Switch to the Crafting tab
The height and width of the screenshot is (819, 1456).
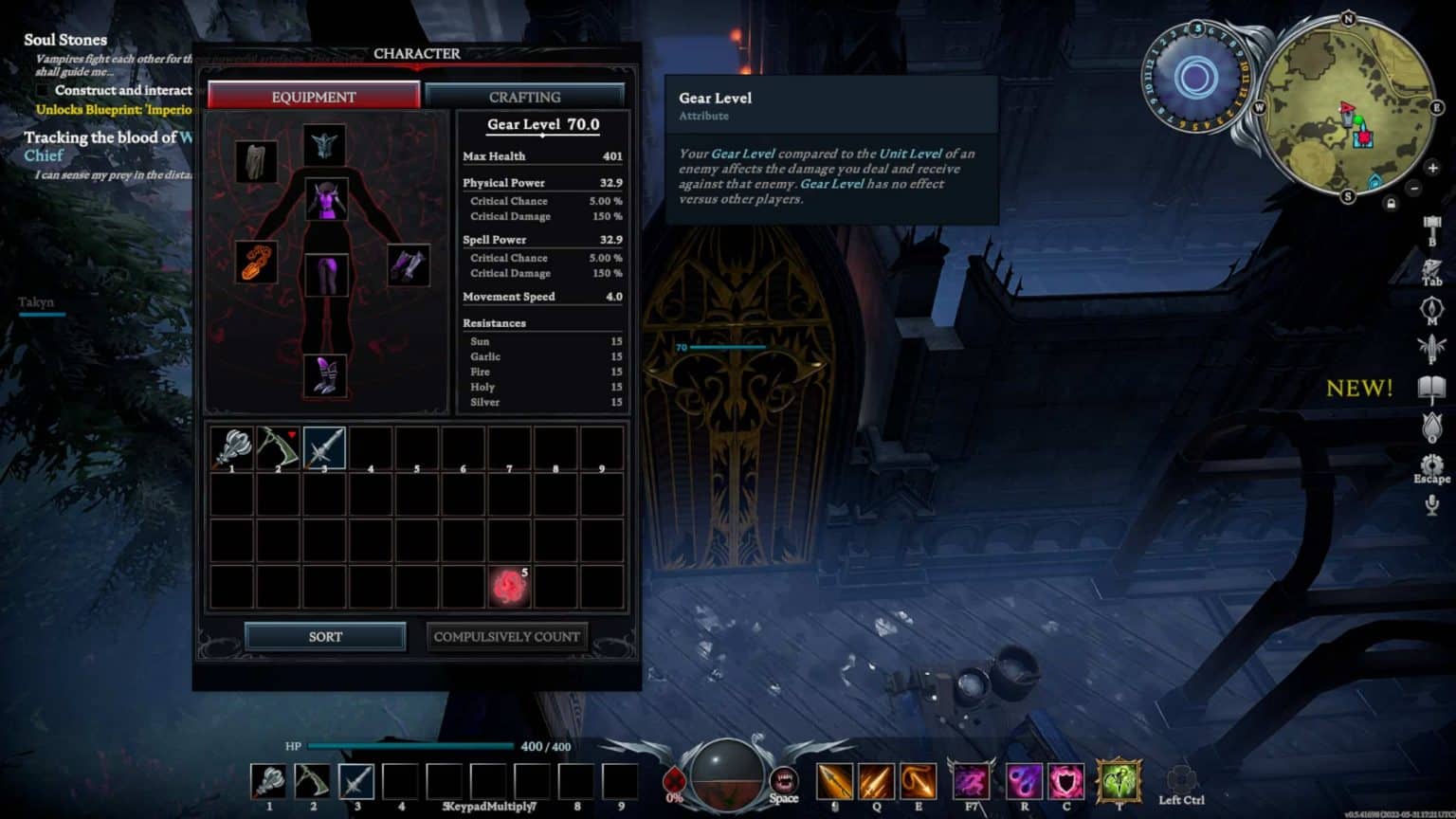(x=526, y=97)
